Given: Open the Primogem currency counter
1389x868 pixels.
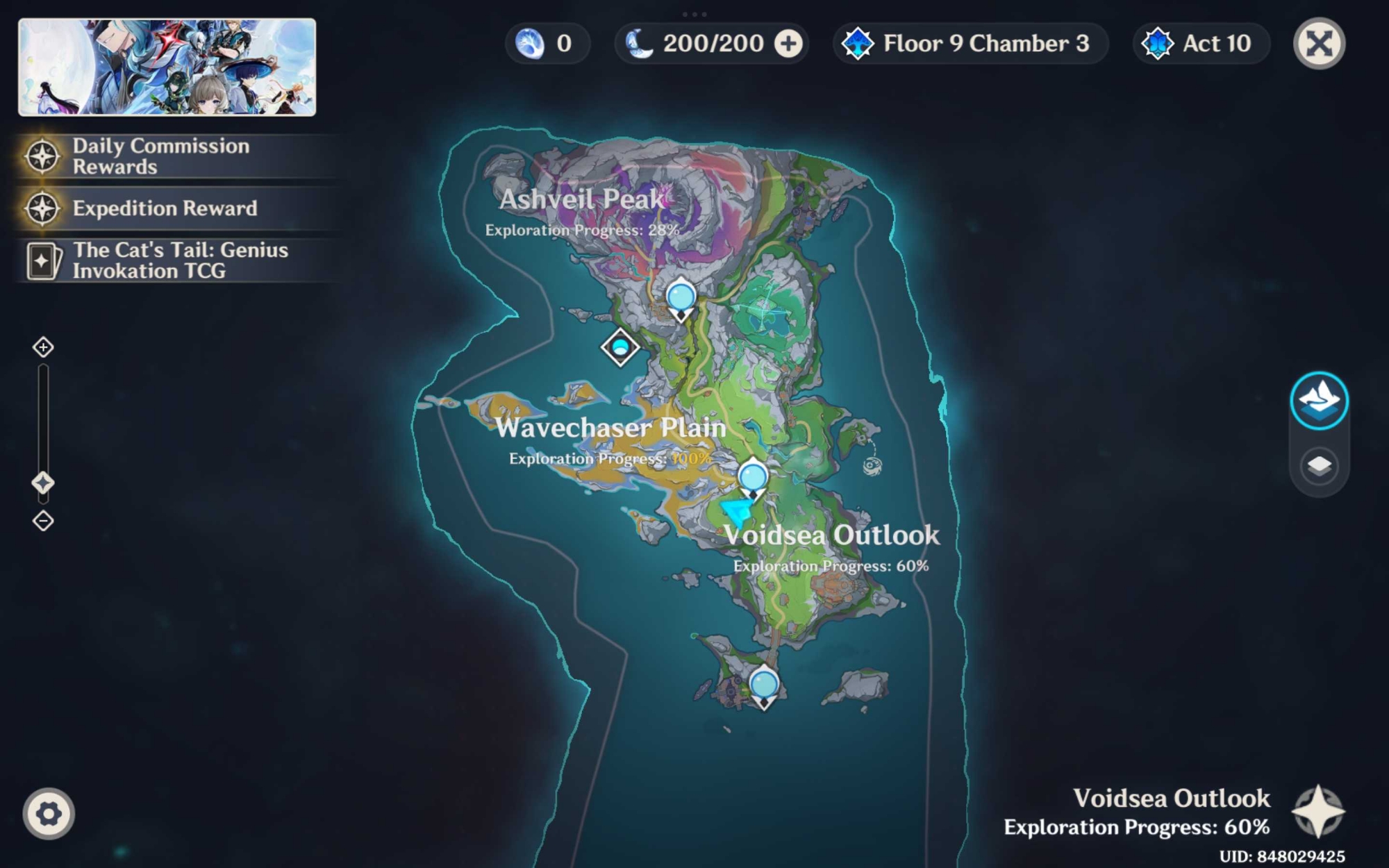Looking at the screenshot, I should click(x=547, y=44).
